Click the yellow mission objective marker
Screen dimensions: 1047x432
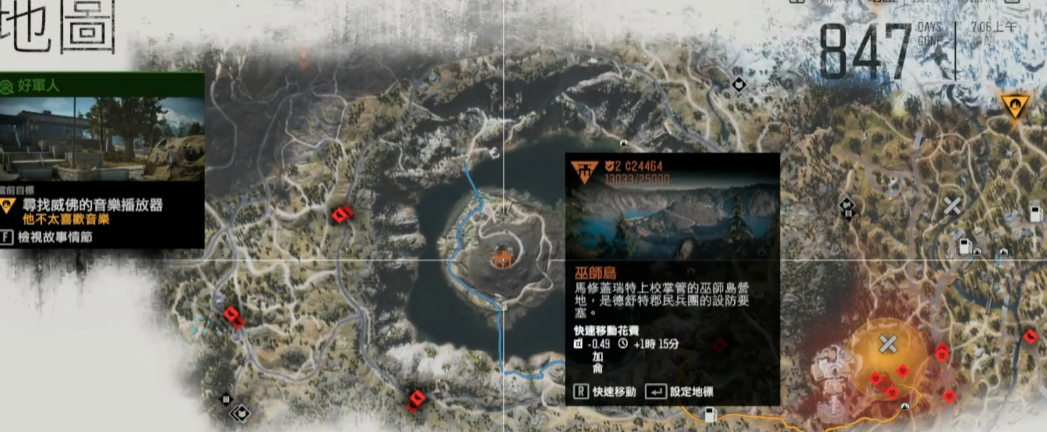coord(1014,104)
